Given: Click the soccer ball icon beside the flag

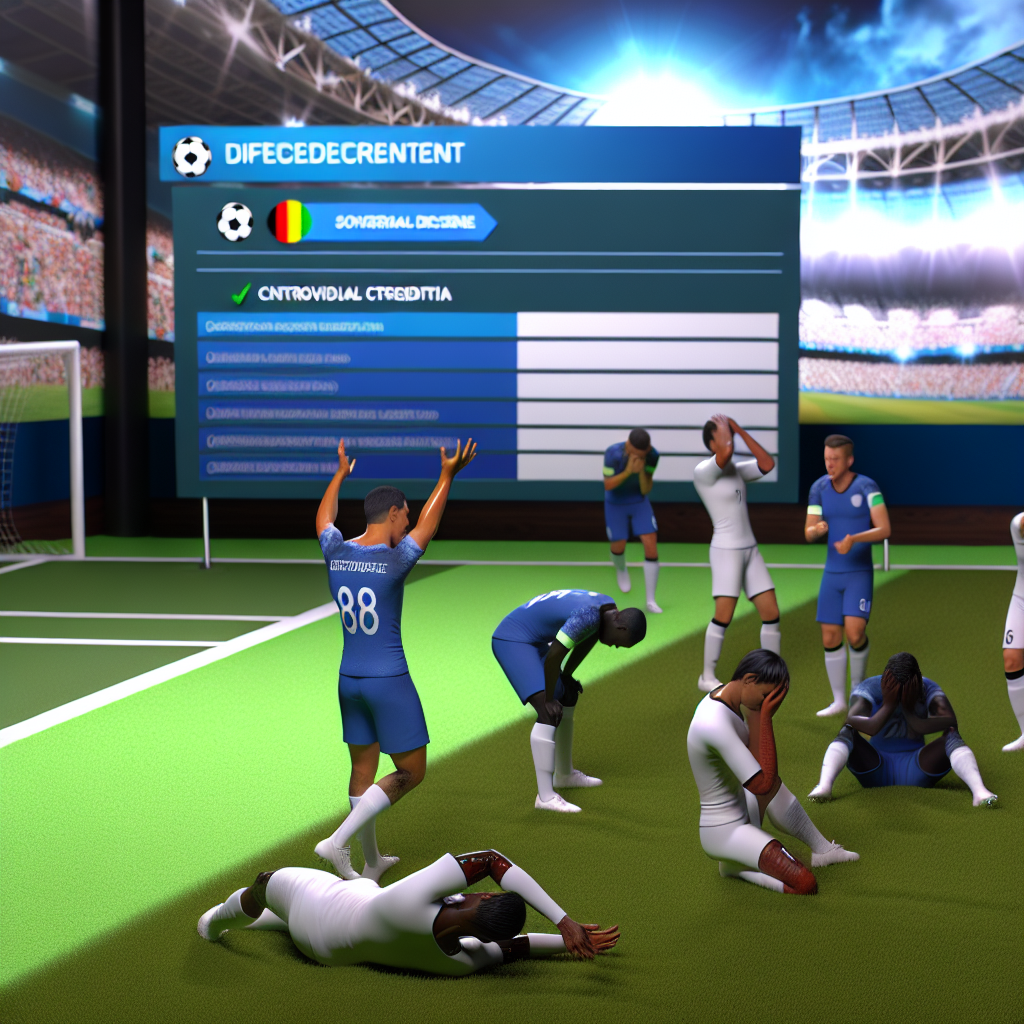Looking at the screenshot, I should pyautogui.click(x=235, y=221).
